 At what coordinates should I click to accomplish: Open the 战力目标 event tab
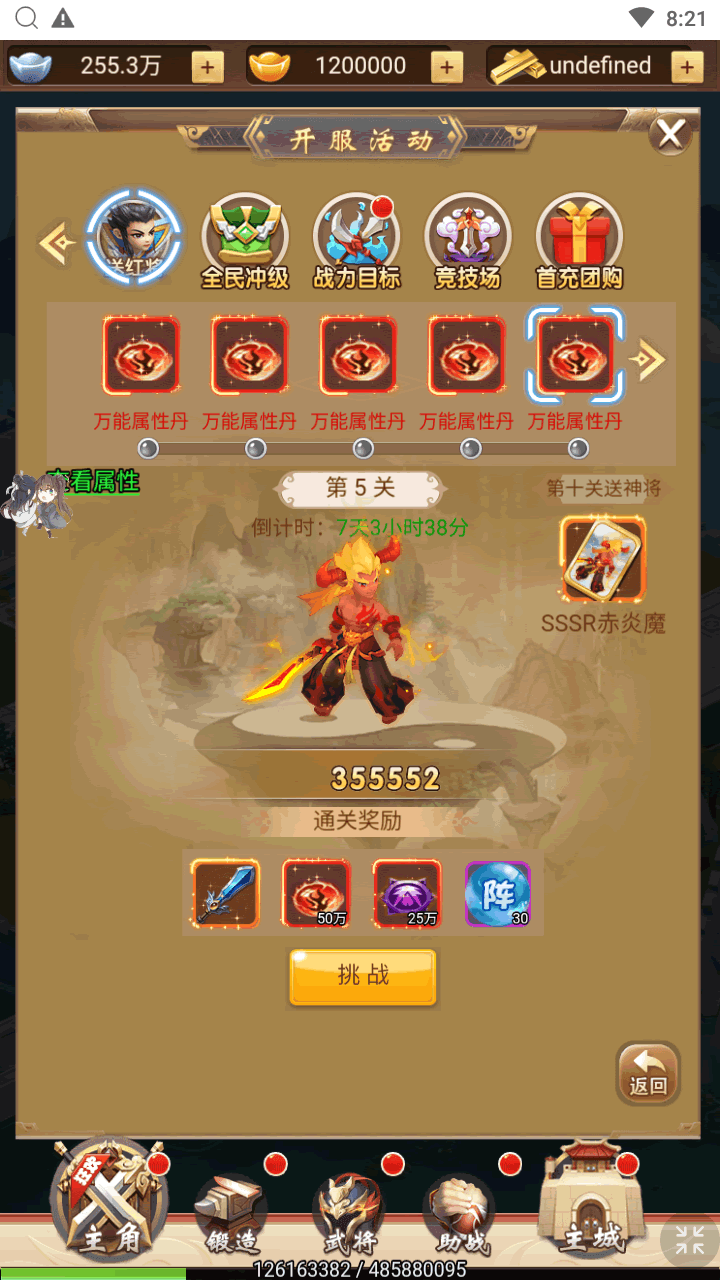356,242
